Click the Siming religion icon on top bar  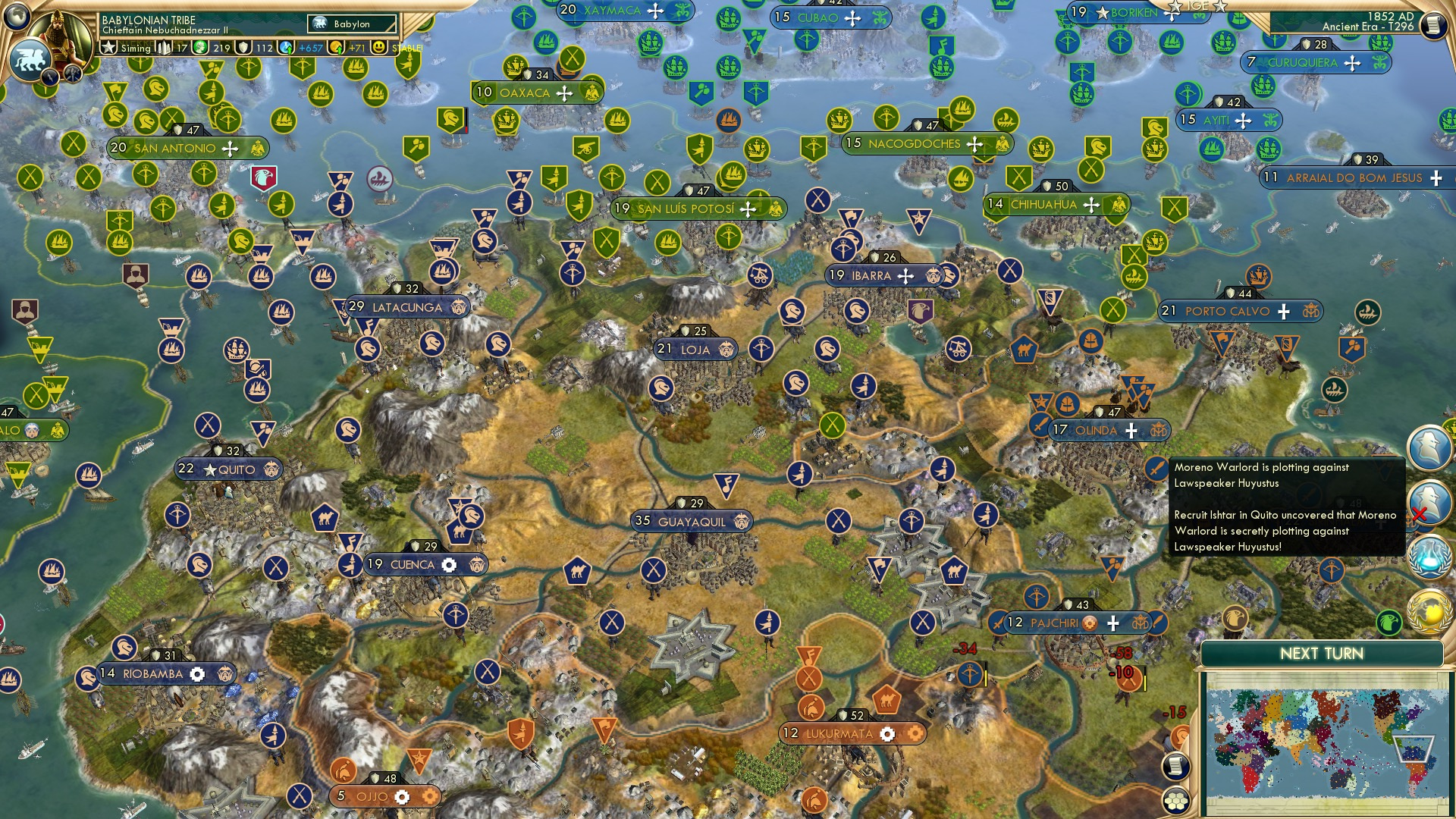tap(136, 48)
